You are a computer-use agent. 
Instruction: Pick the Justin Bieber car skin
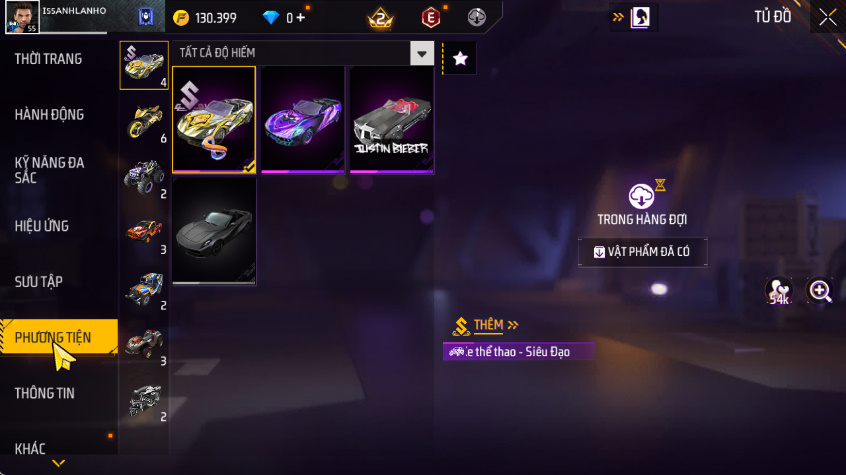pos(391,119)
